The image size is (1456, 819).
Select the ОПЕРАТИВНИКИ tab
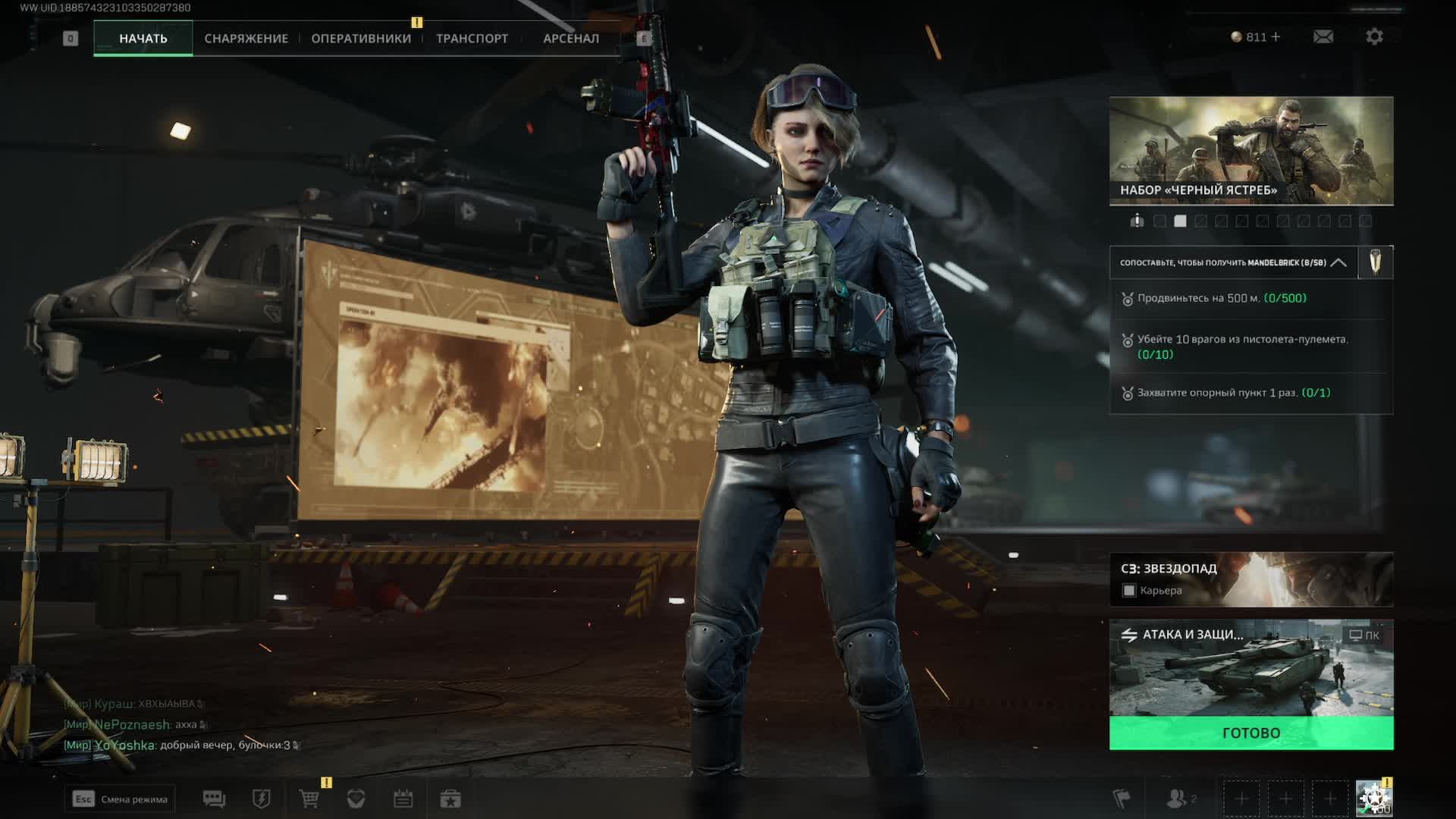coord(361,38)
